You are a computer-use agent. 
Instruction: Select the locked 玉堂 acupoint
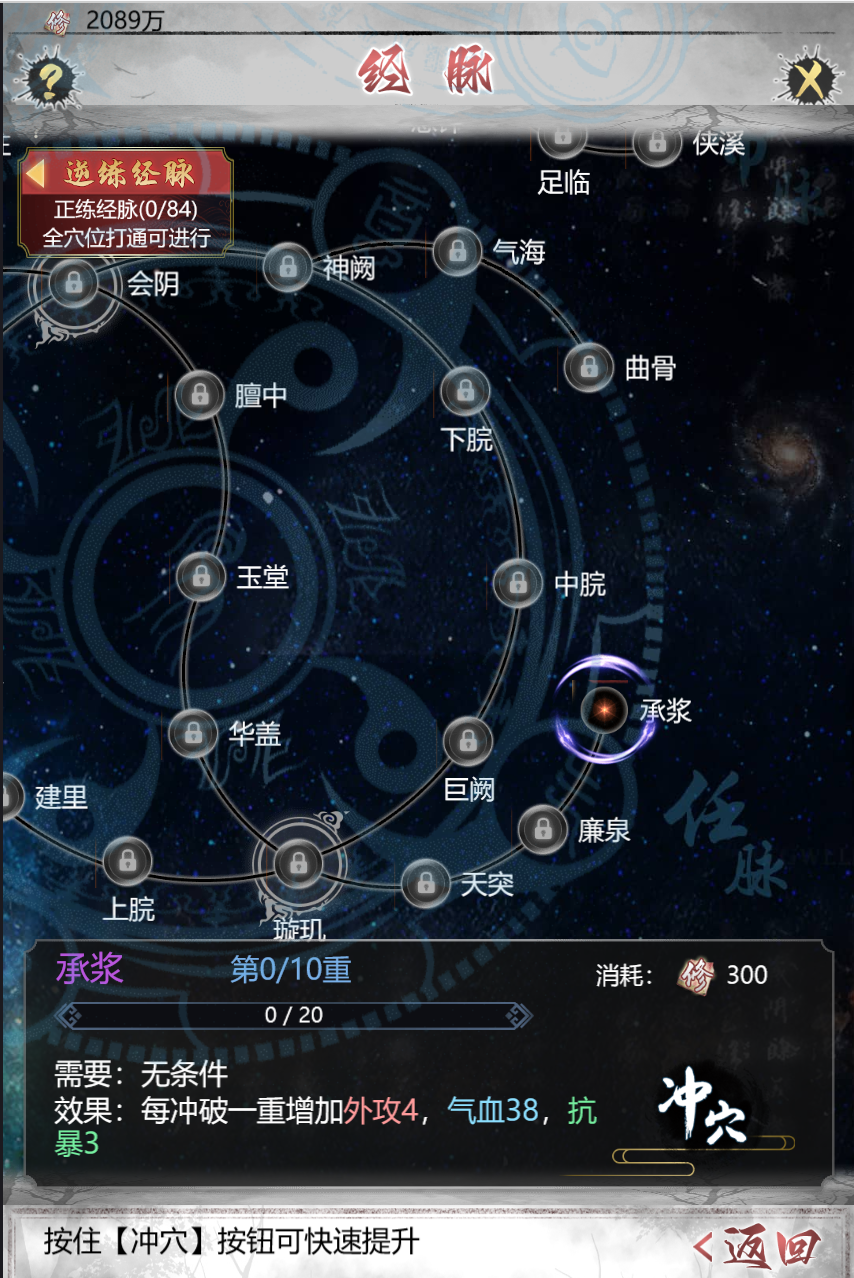coord(201,576)
